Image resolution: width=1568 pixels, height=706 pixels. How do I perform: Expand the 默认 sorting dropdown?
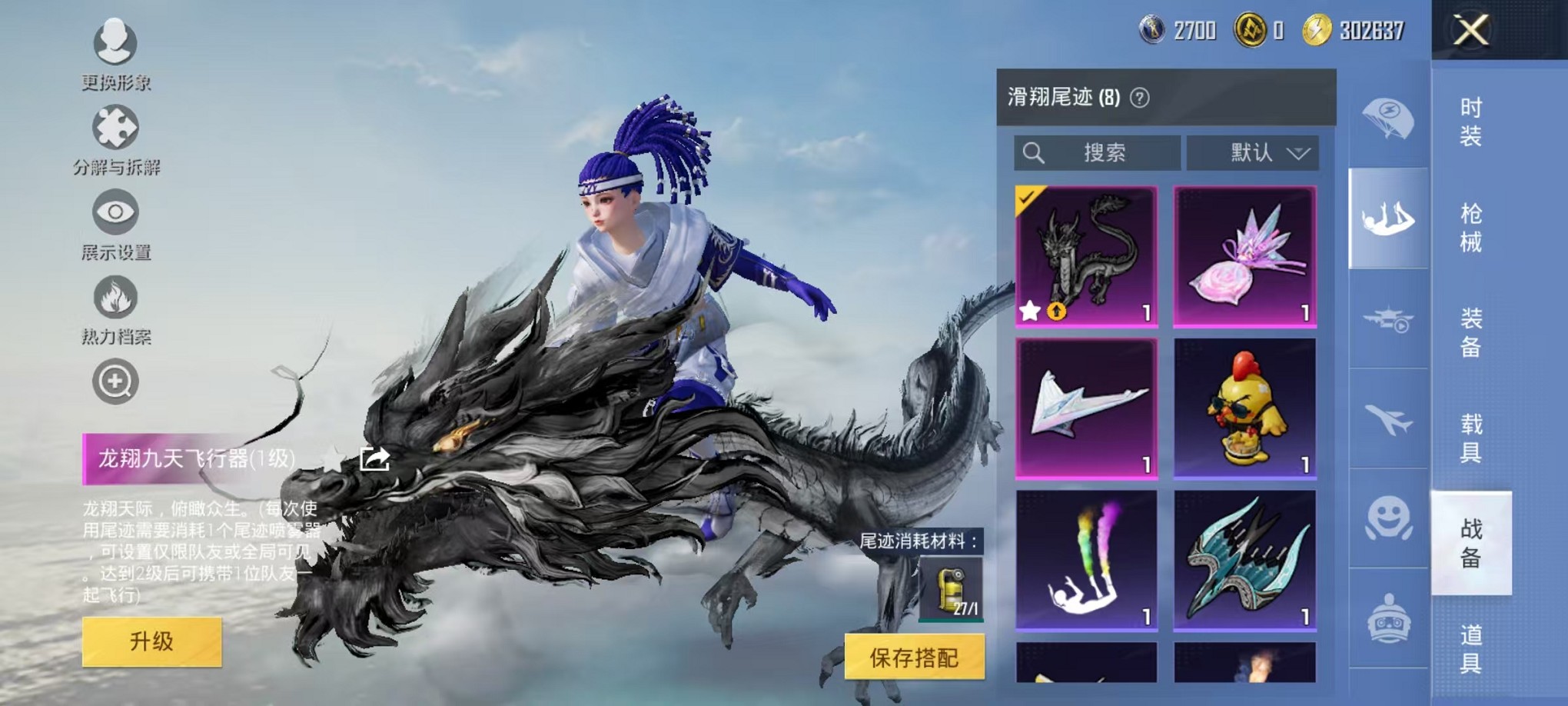[x=1253, y=152]
